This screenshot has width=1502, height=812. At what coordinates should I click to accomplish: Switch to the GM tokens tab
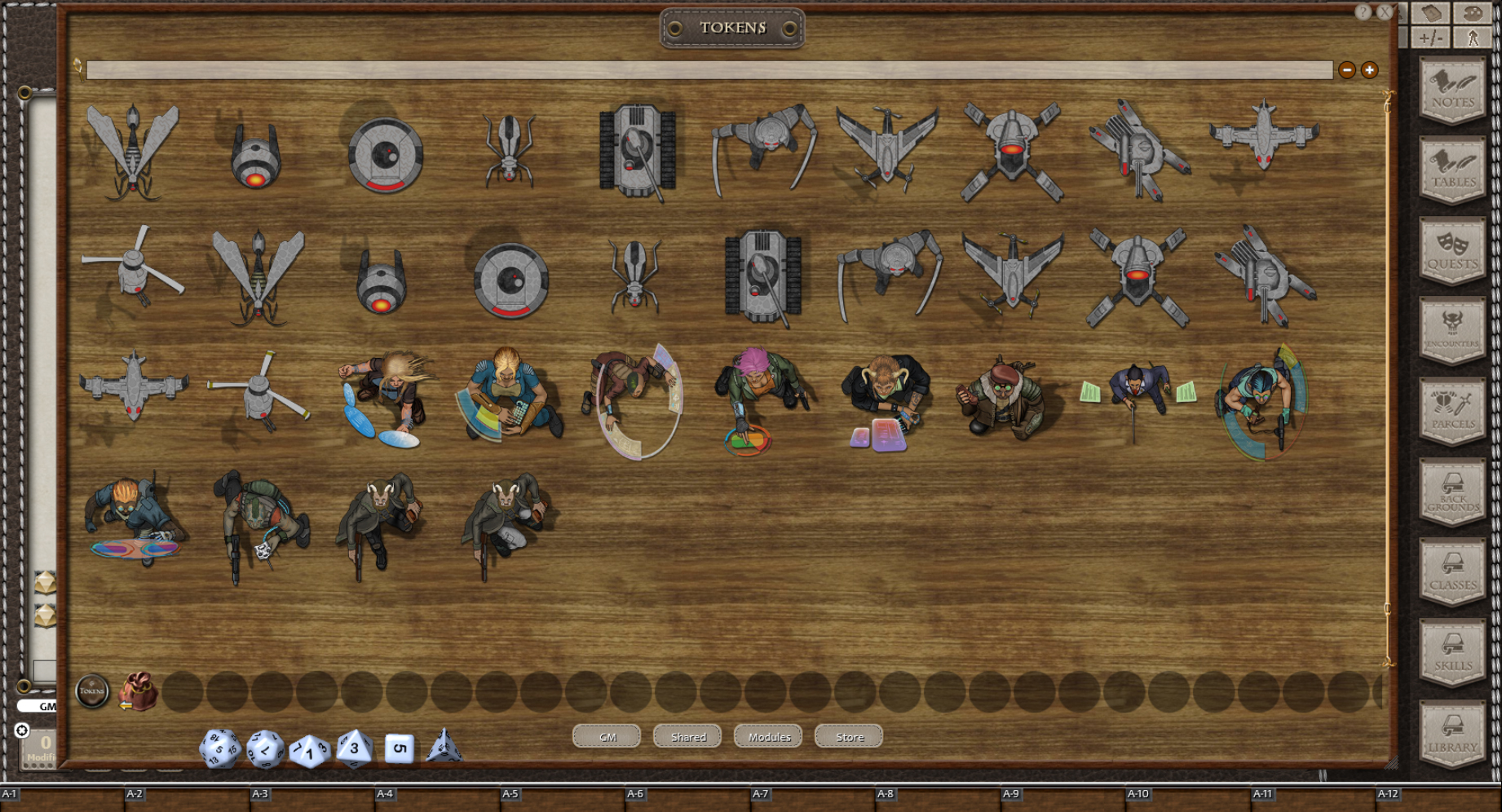coord(607,735)
